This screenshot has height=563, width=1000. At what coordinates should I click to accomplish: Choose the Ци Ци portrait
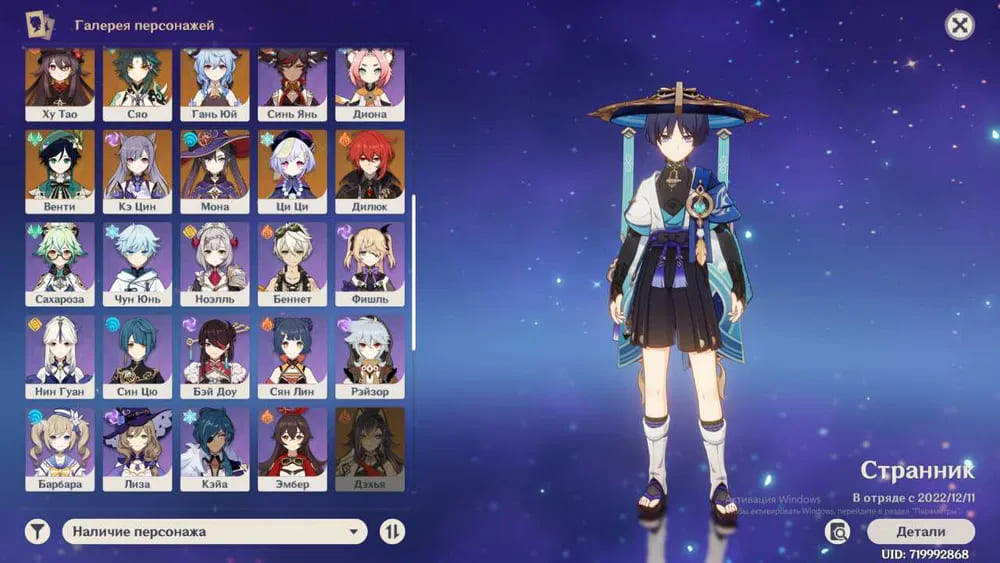(292, 170)
